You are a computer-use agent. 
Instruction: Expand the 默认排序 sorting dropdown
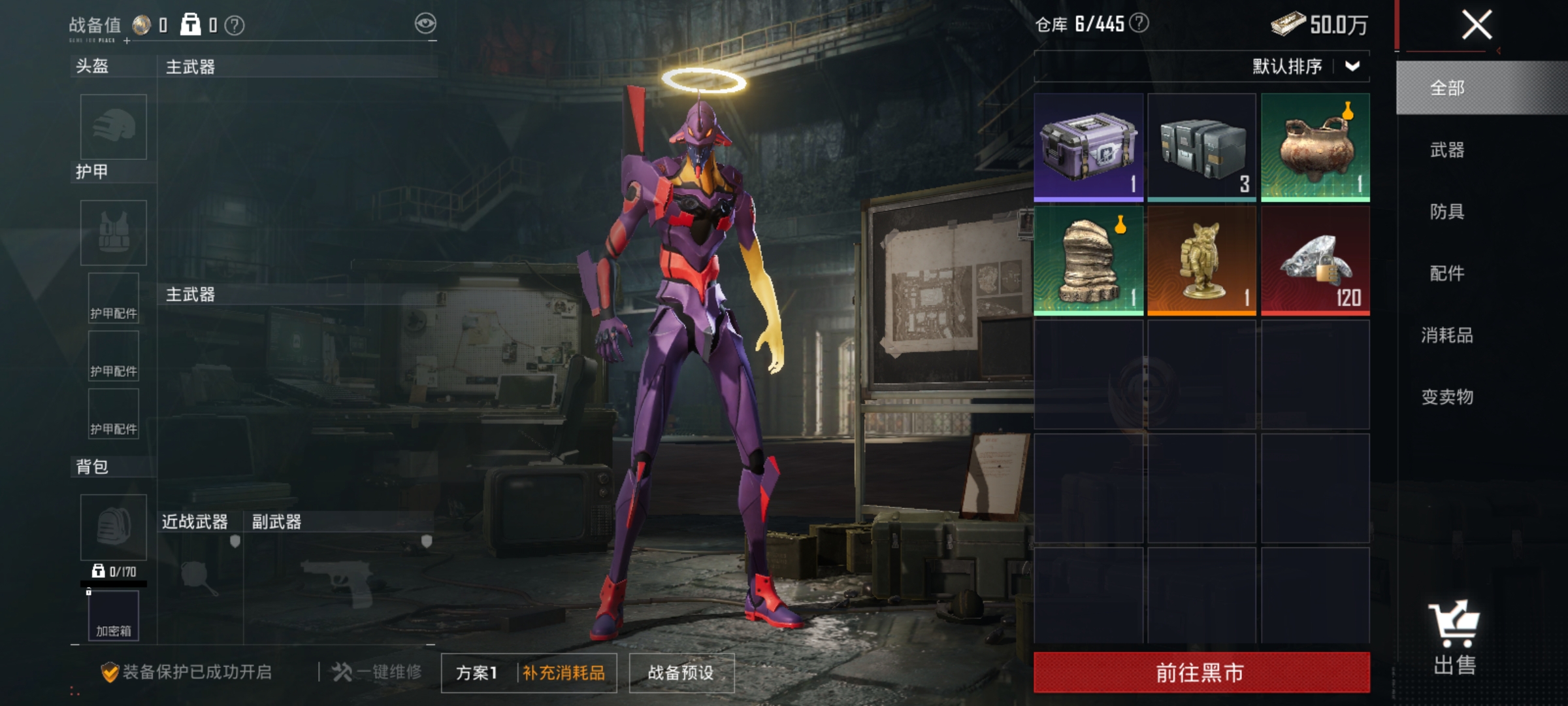point(1307,67)
